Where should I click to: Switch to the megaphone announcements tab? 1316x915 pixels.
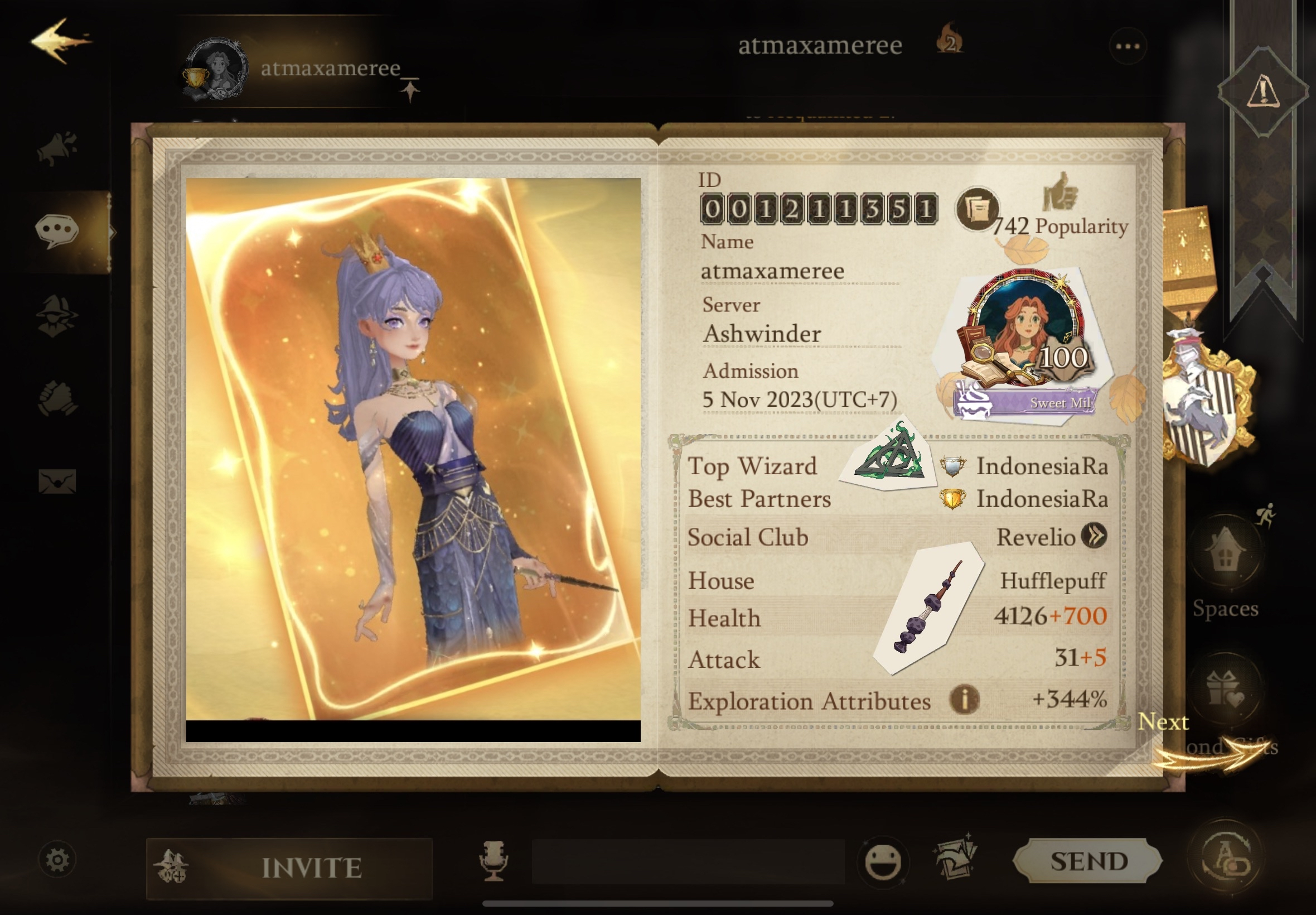coord(57,148)
